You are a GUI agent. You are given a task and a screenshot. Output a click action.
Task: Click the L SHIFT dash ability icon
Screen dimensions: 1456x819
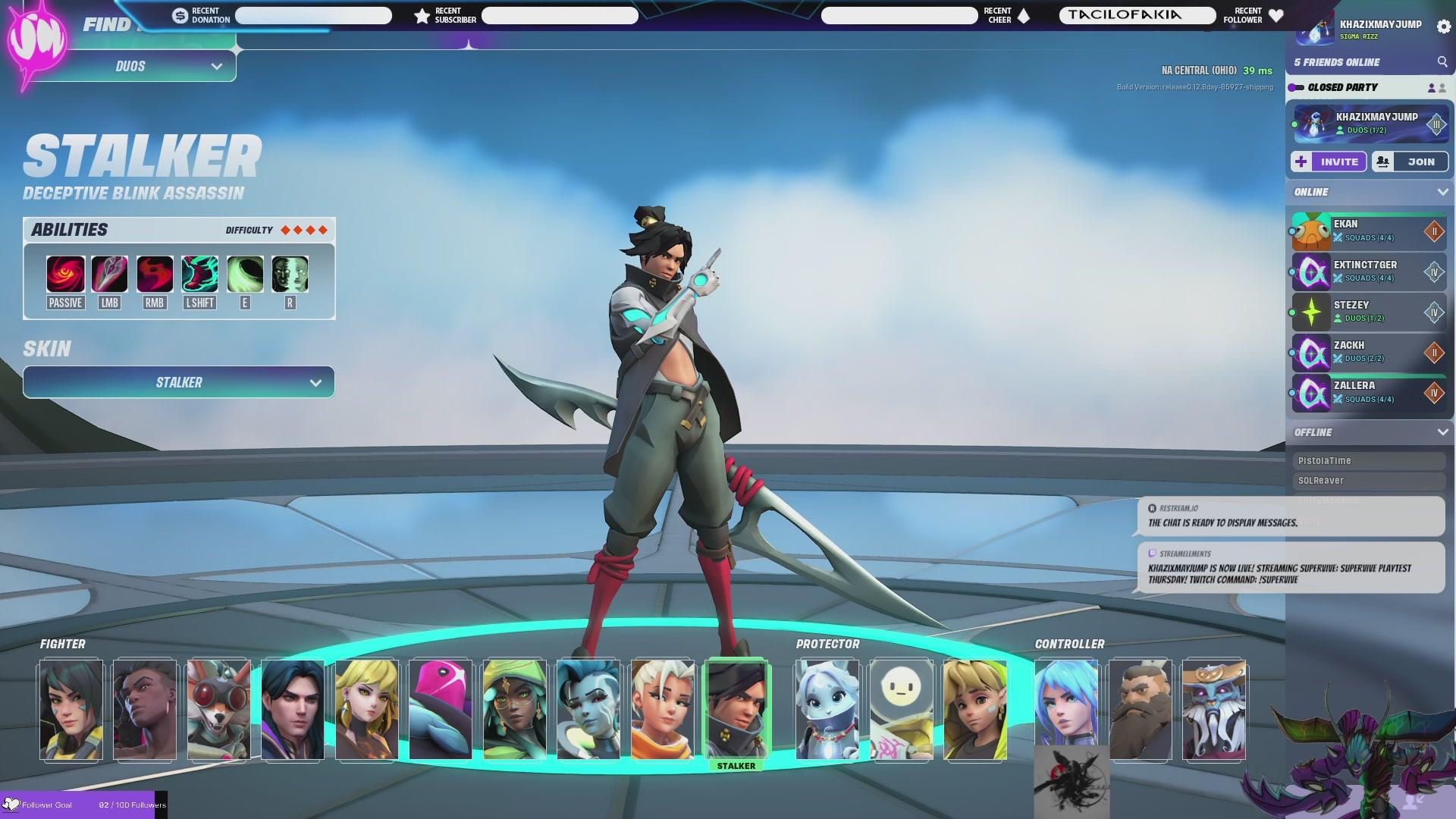coord(199,275)
